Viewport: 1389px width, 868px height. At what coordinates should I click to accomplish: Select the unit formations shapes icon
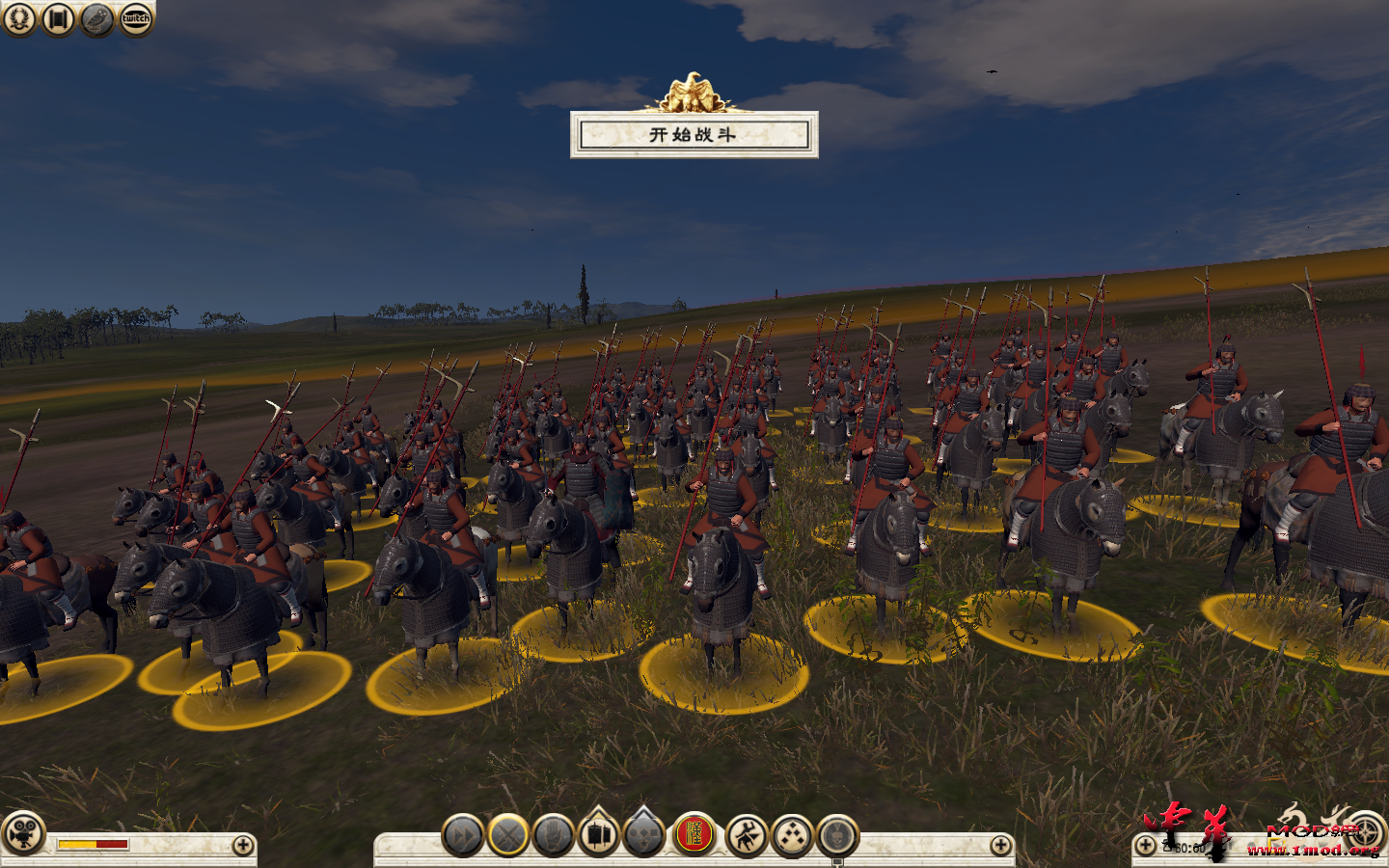coord(644,837)
